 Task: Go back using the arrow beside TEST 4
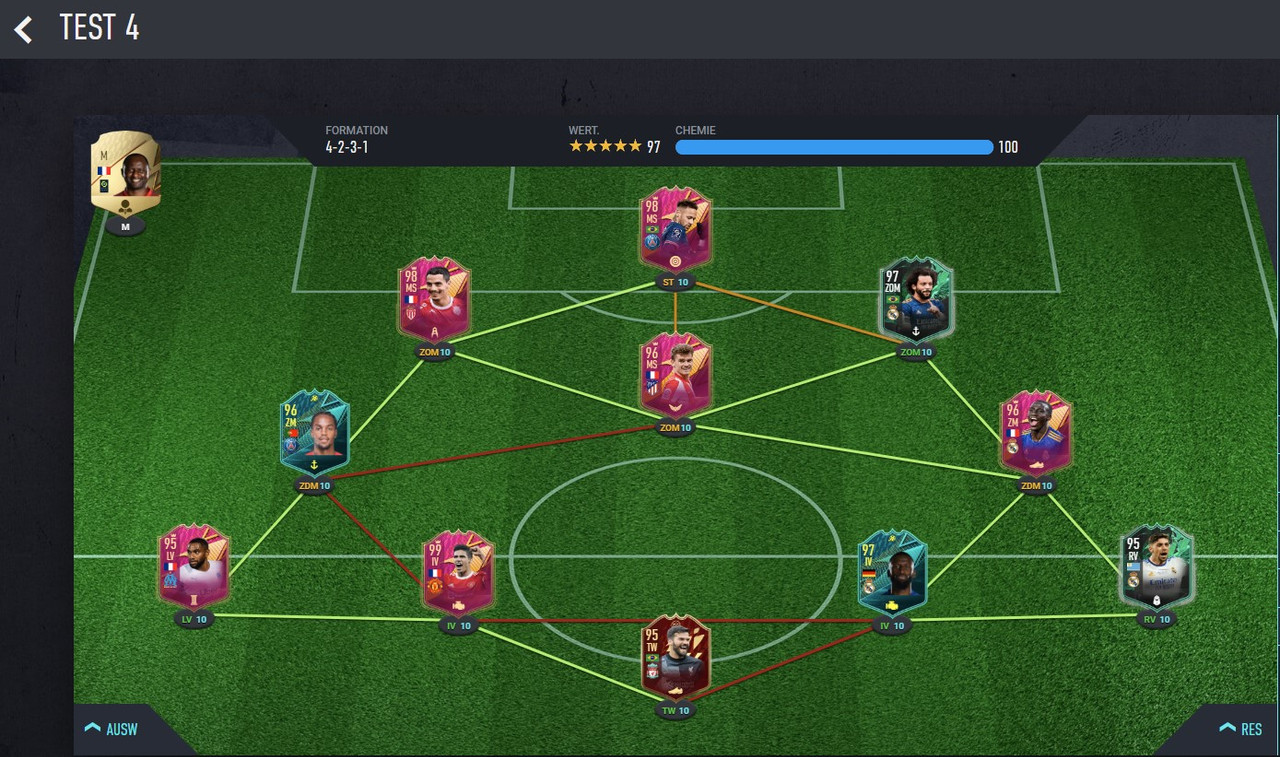click(24, 29)
